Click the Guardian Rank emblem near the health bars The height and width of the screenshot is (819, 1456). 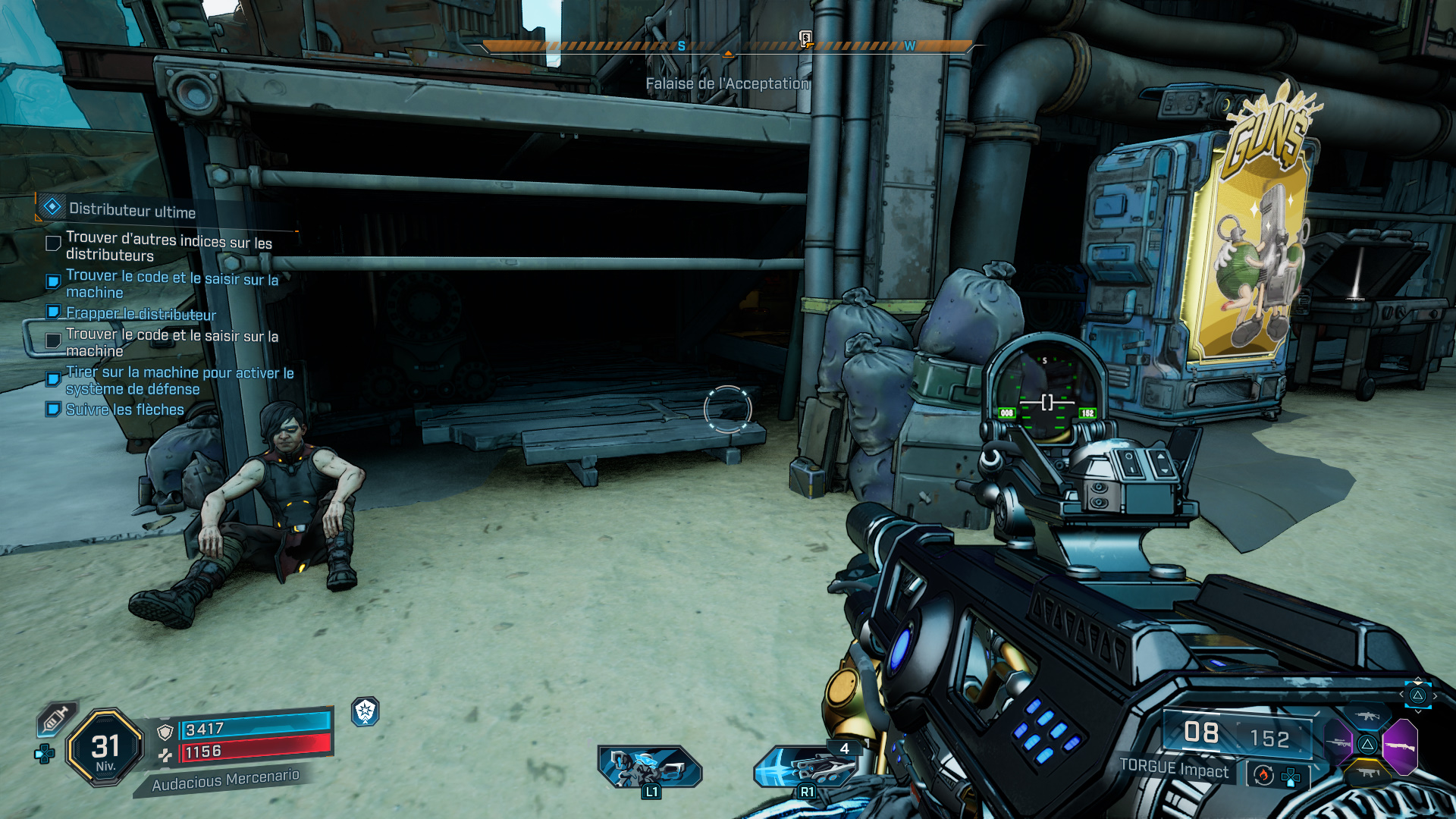point(365,711)
